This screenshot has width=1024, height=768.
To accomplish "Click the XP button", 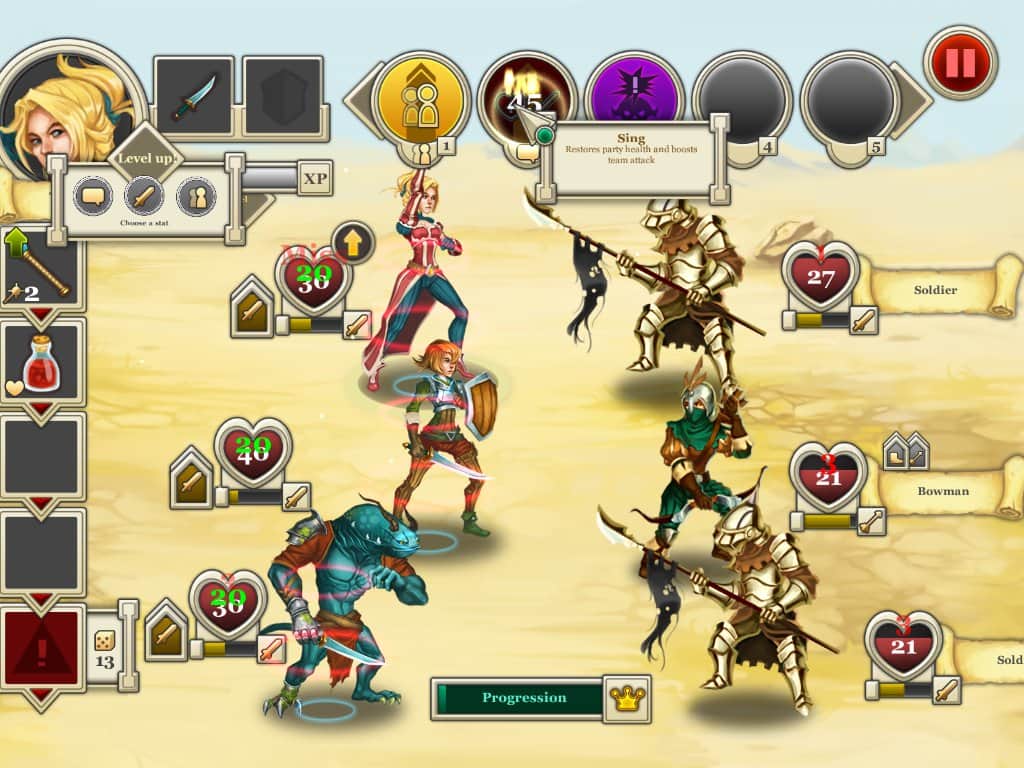I will pyautogui.click(x=315, y=178).
